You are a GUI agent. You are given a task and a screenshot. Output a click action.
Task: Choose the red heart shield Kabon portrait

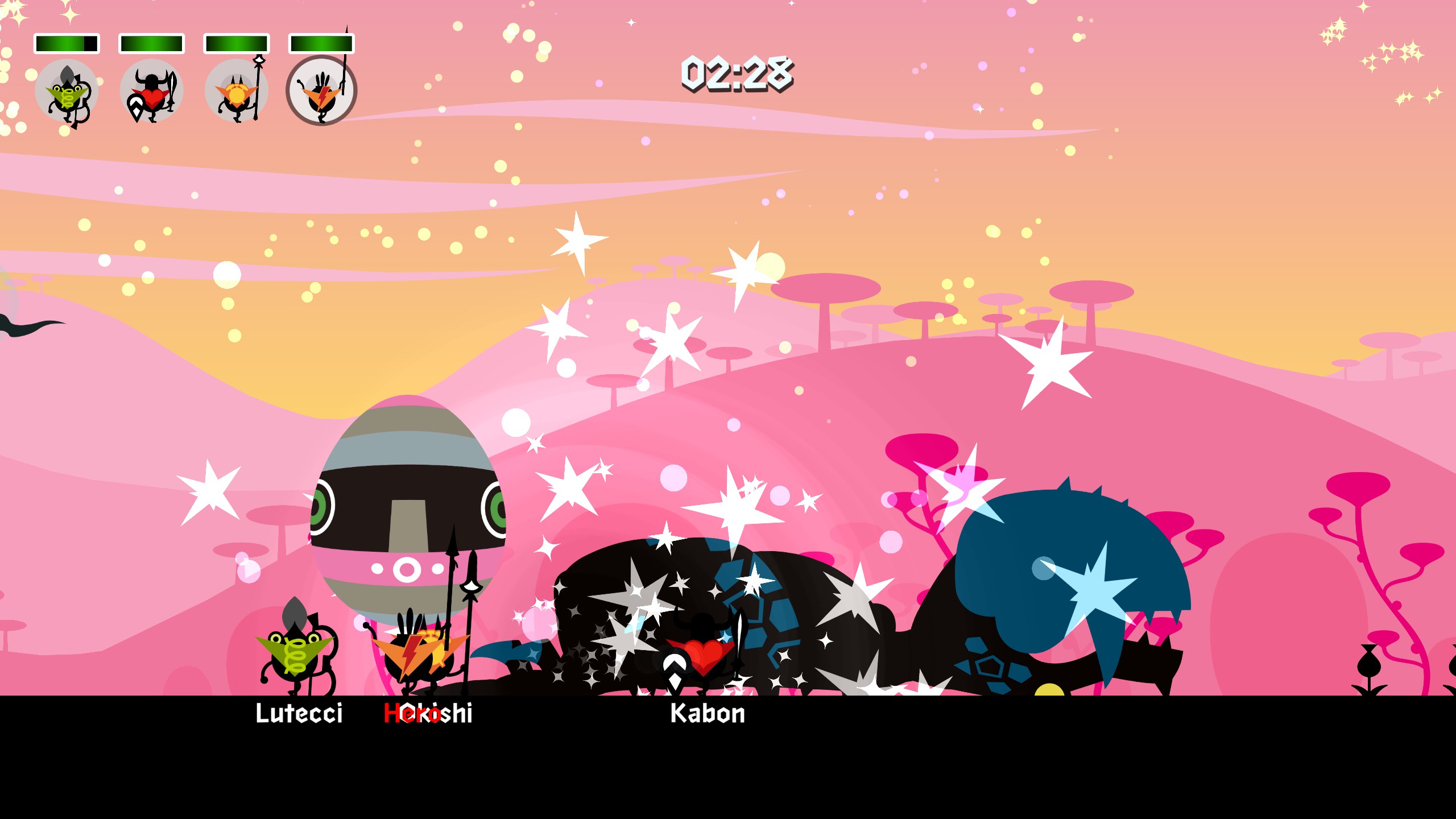coord(151,91)
